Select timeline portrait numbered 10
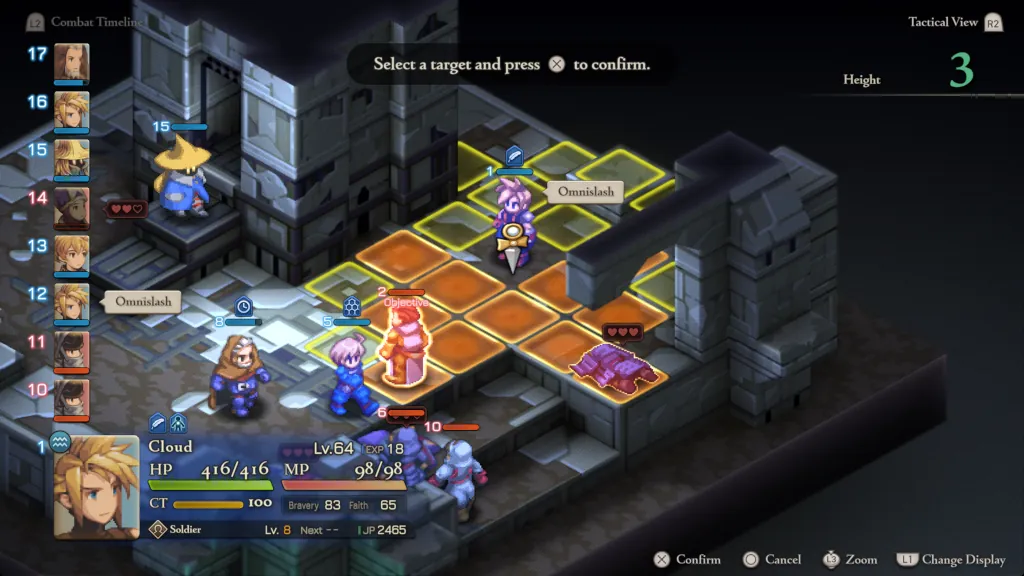The width and height of the screenshot is (1024, 576). (x=71, y=398)
